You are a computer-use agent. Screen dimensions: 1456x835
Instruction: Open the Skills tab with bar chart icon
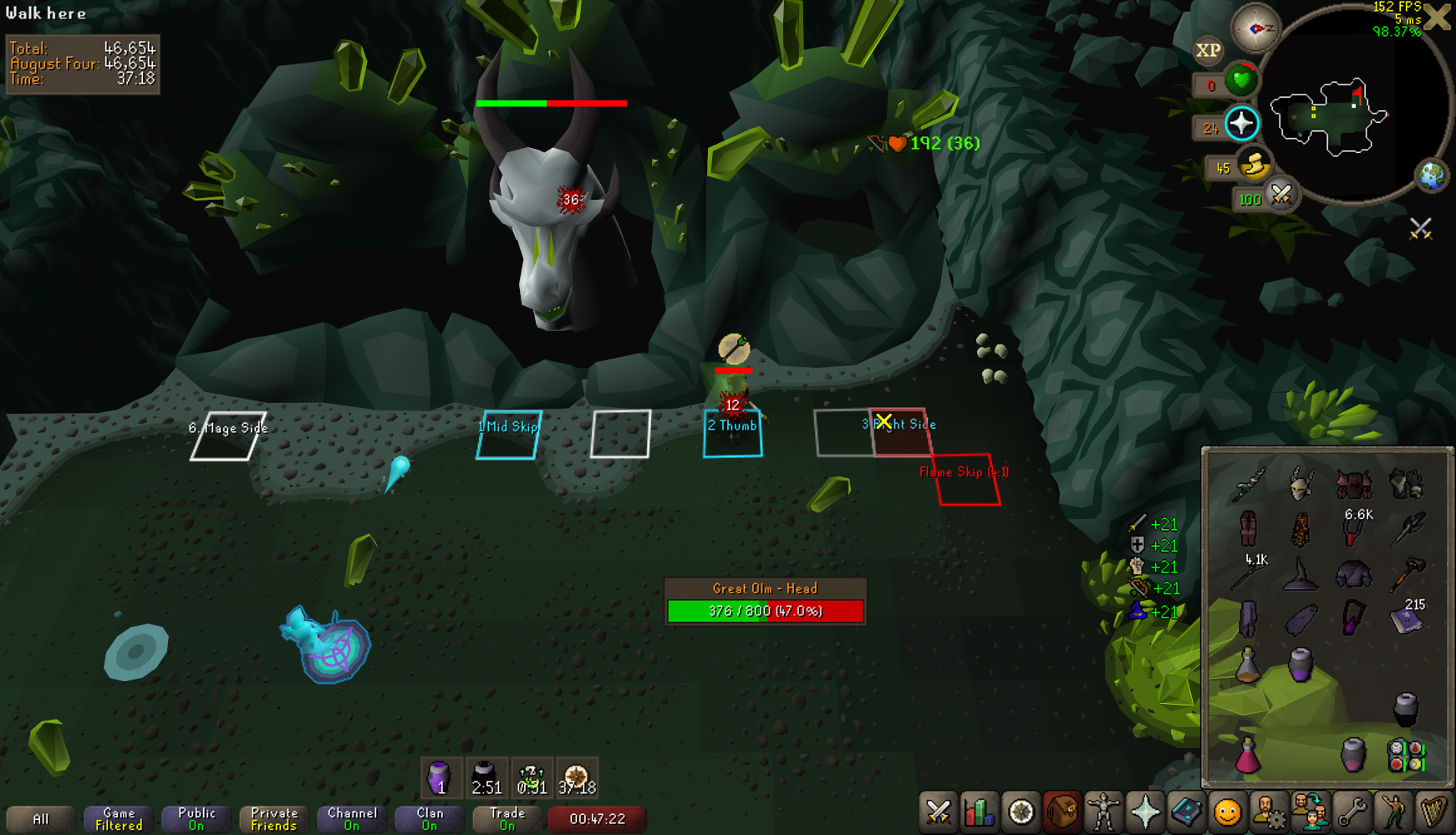[980, 812]
